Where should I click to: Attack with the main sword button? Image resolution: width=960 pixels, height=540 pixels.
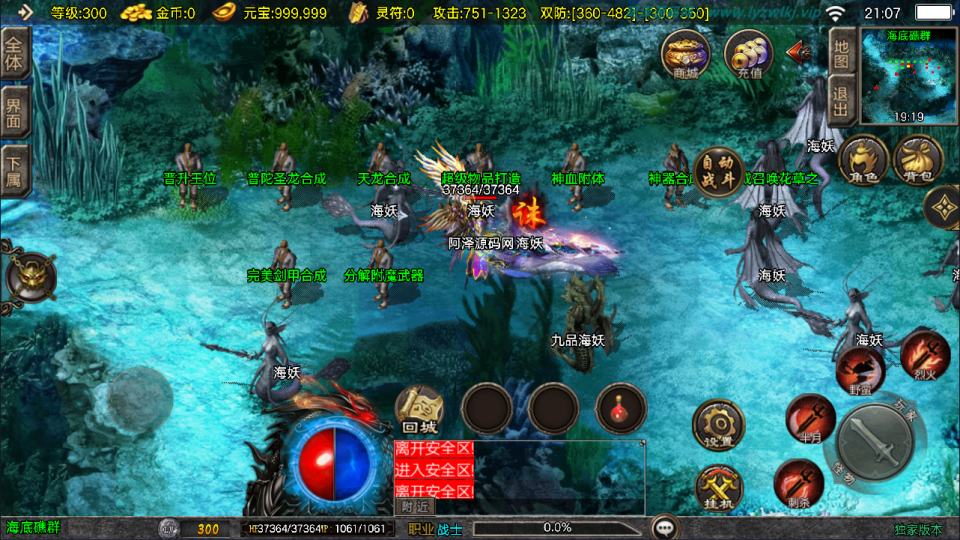(874, 438)
